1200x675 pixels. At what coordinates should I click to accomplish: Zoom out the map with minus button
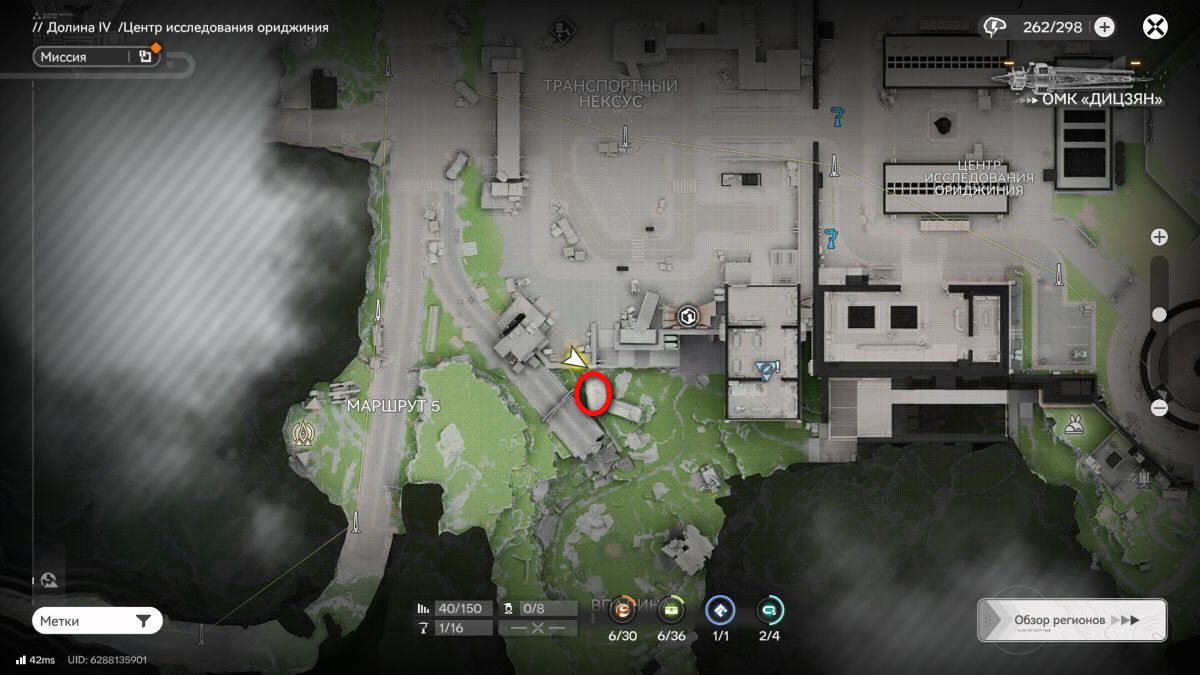1159,407
